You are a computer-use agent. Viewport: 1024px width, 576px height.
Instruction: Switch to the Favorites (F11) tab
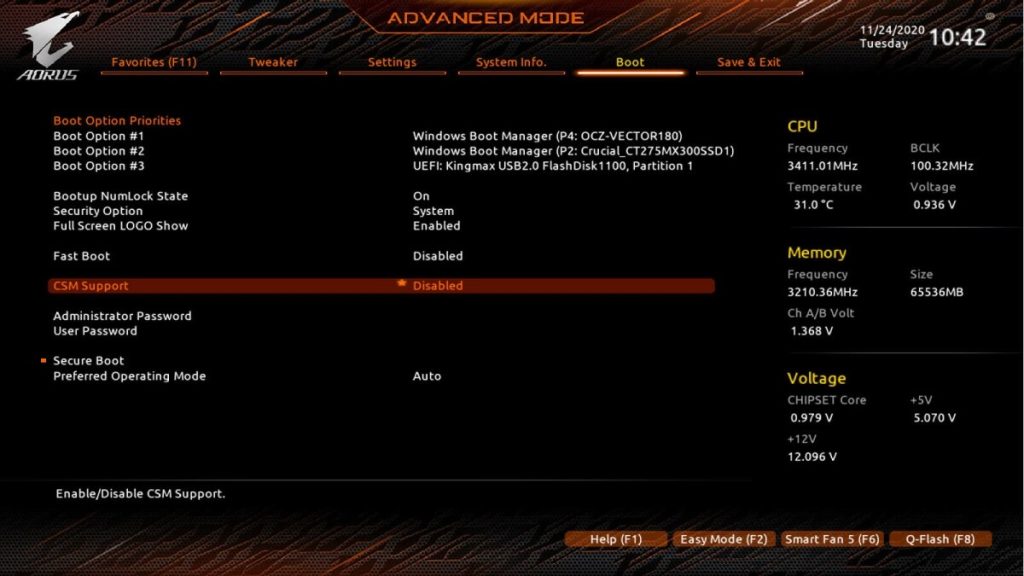click(x=154, y=62)
